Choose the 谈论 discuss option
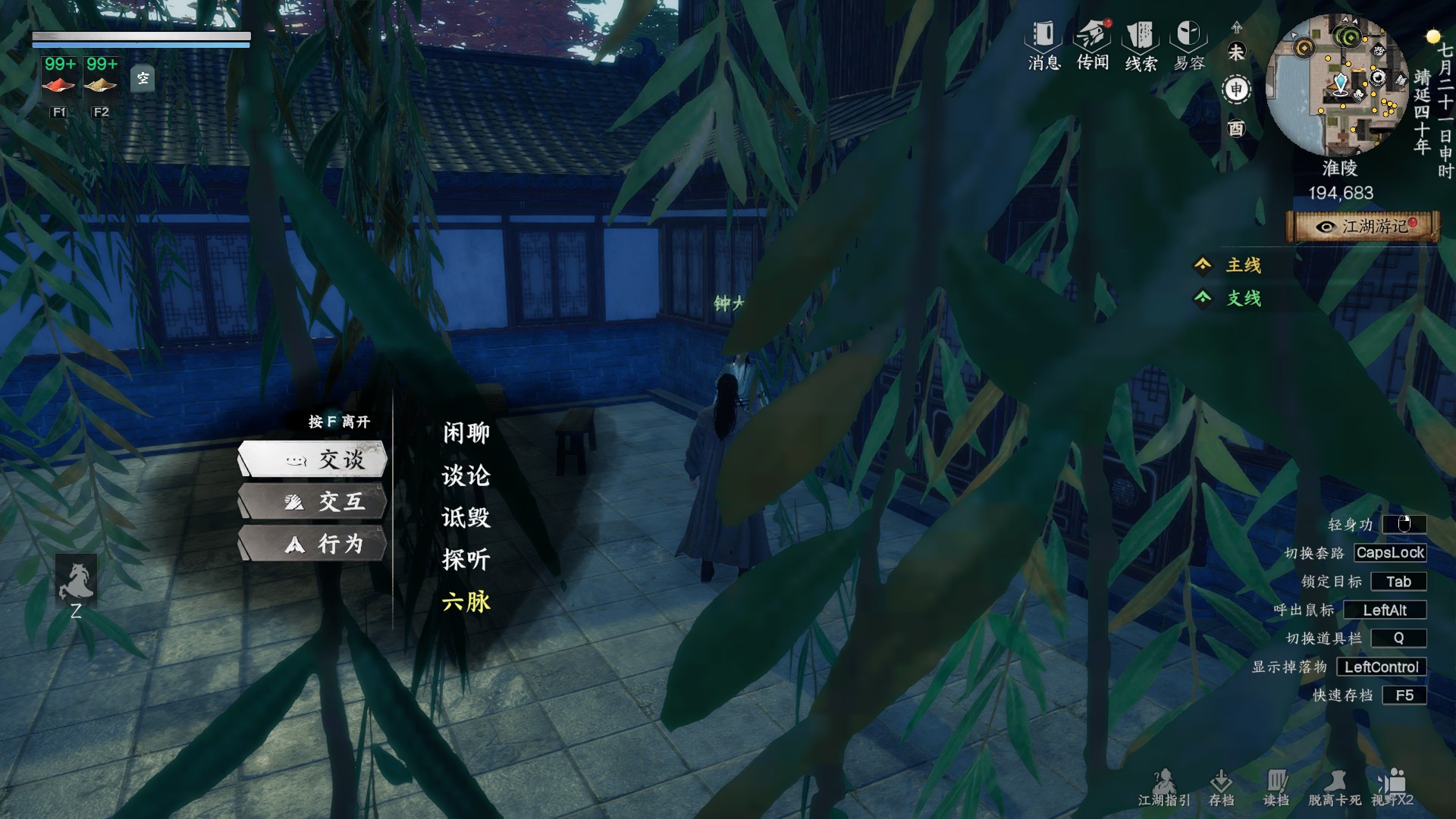Screen dimensions: 1456x819 466,475
